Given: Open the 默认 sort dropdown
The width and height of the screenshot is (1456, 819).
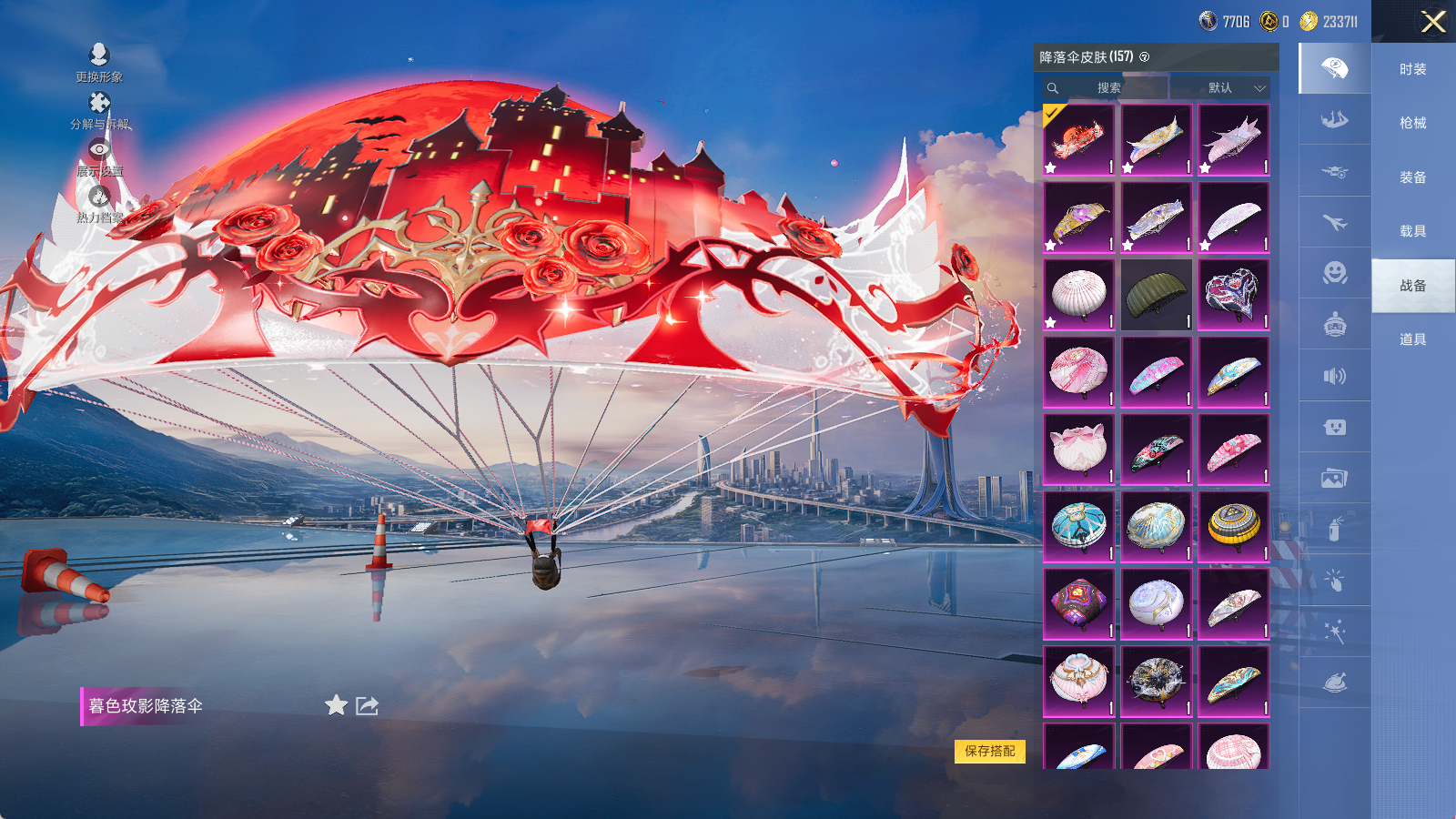Looking at the screenshot, I should click(x=1221, y=88).
